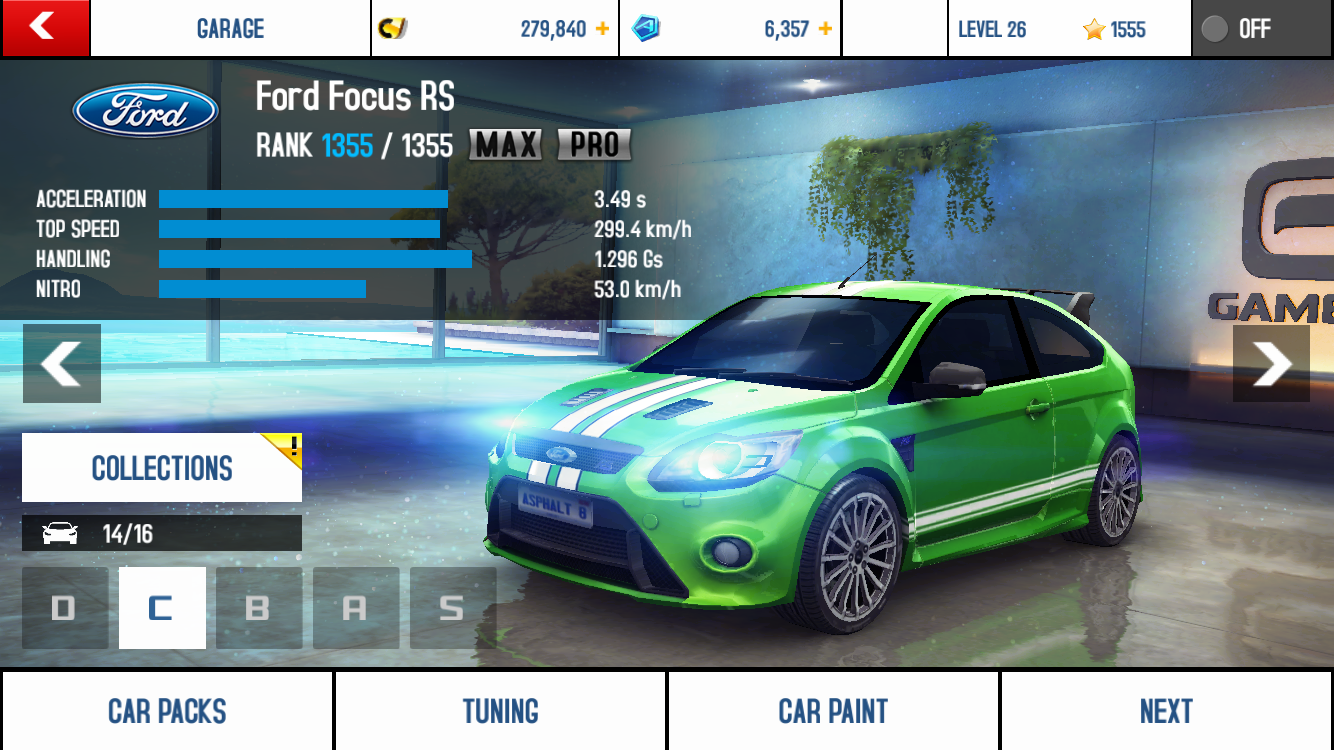Go back with the red arrow button
This screenshot has height=750, width=1334.
[45, 28]
